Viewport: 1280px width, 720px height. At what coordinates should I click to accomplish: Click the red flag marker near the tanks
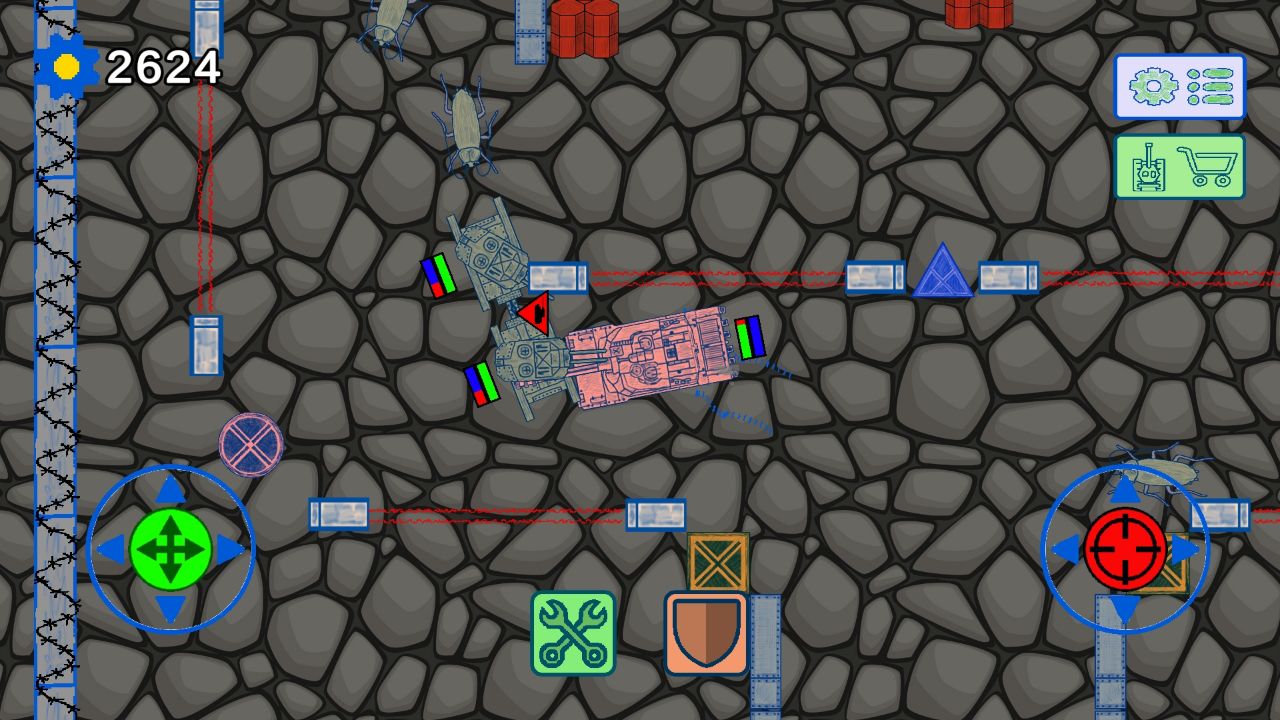pyautogui.click(x=533, y=314)
